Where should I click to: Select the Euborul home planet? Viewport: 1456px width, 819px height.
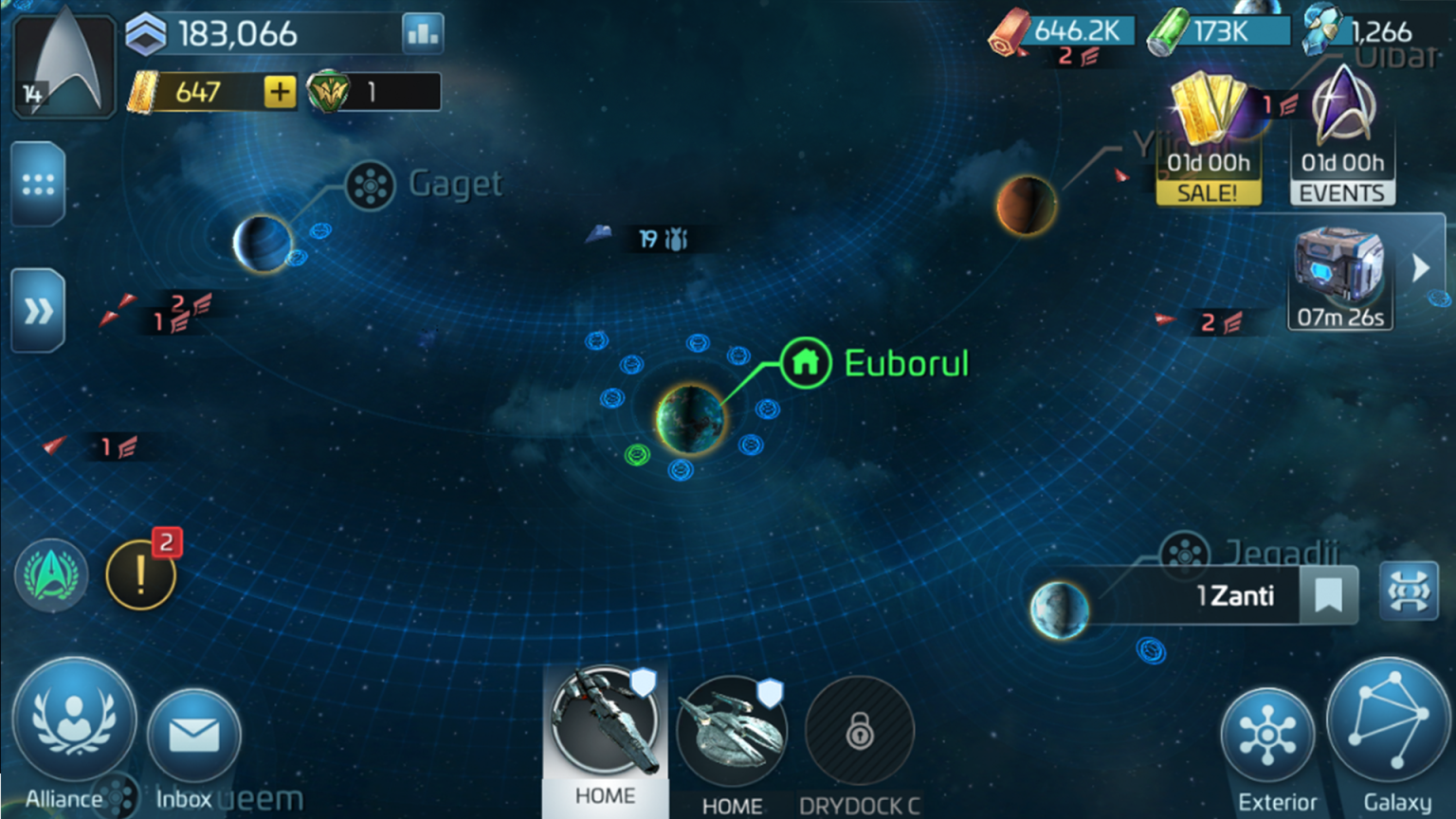tap(690, 417)
